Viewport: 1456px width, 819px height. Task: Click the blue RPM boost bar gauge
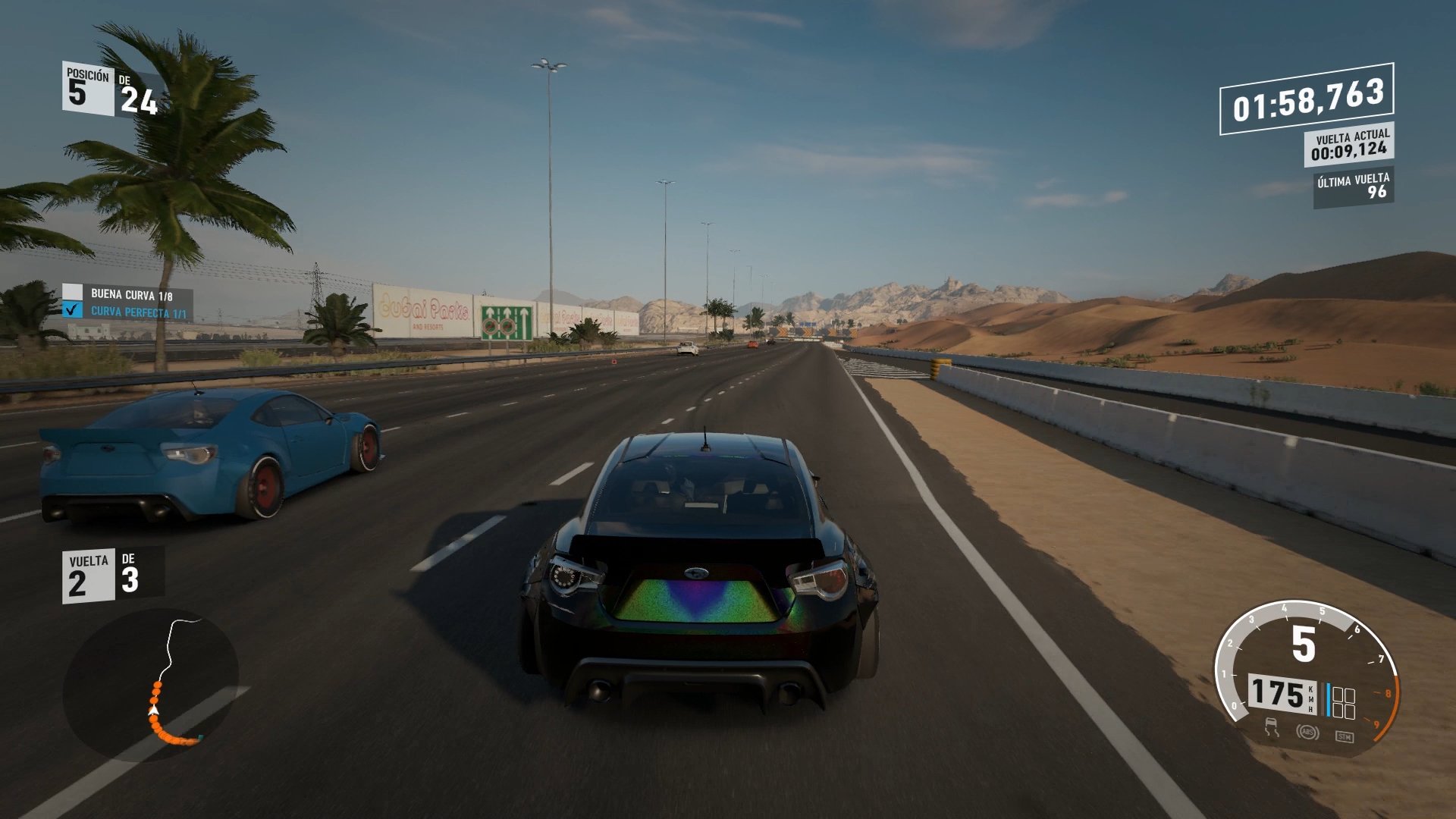coord(1329,698)
